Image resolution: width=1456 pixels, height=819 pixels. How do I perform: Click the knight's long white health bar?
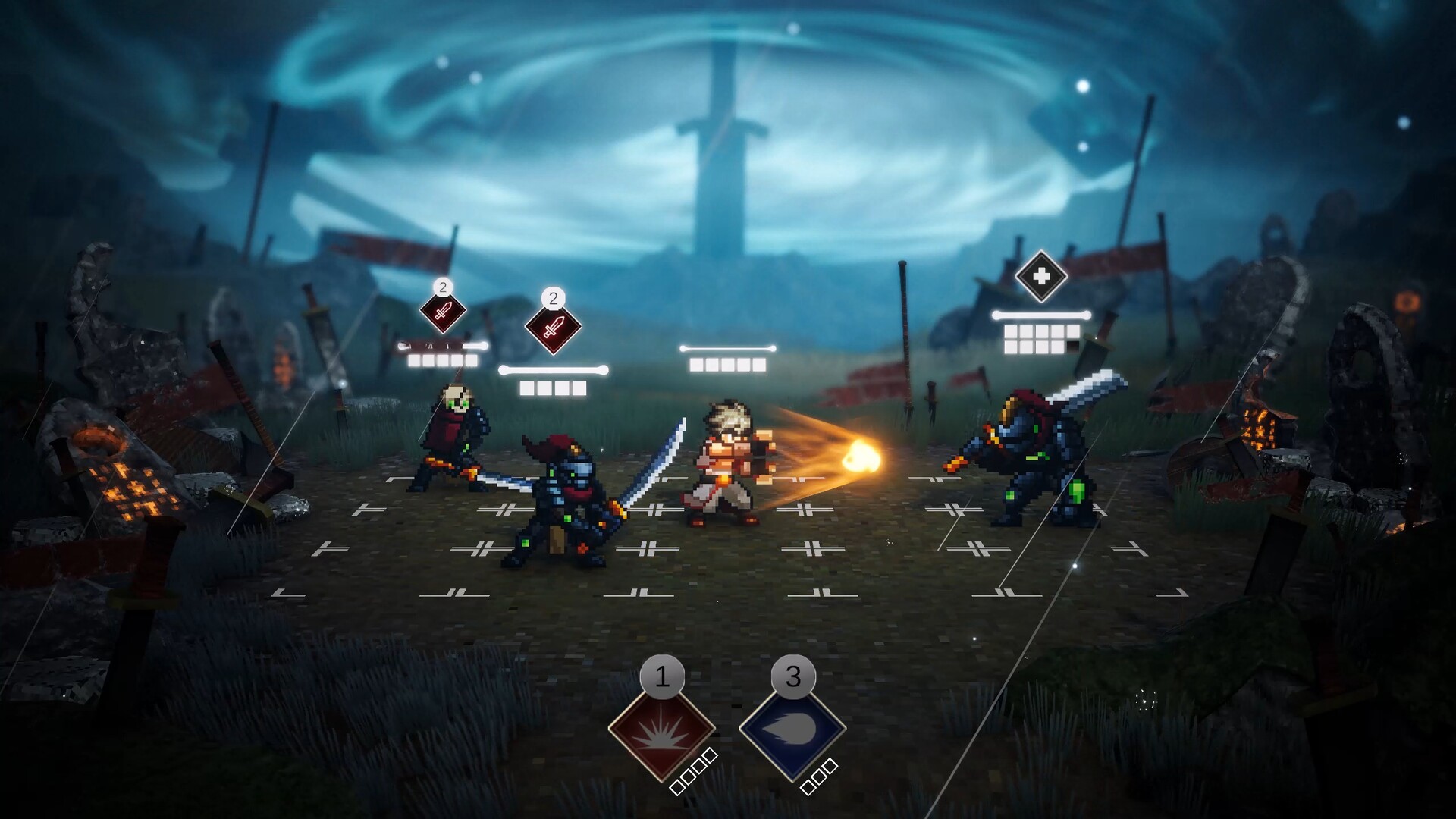pyautogui.click(x=1040, y=314)
